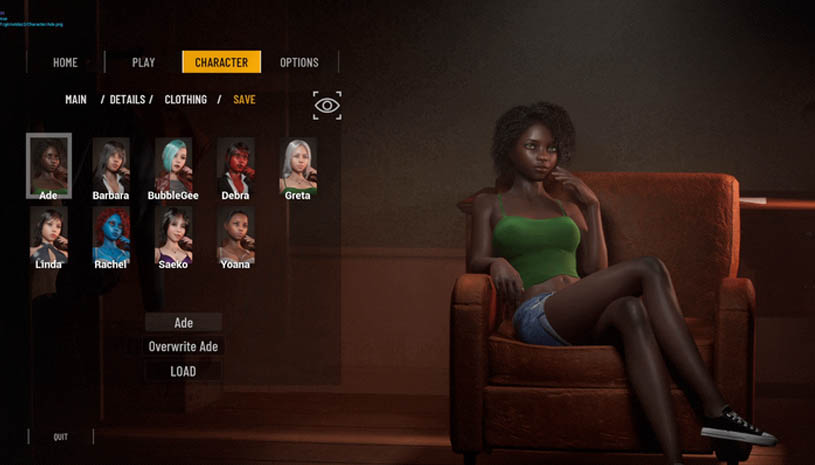Pick the Linda character preset
The height and width of the screenshot is (465, 815).
pyautogui.click(x=48, y=235)
